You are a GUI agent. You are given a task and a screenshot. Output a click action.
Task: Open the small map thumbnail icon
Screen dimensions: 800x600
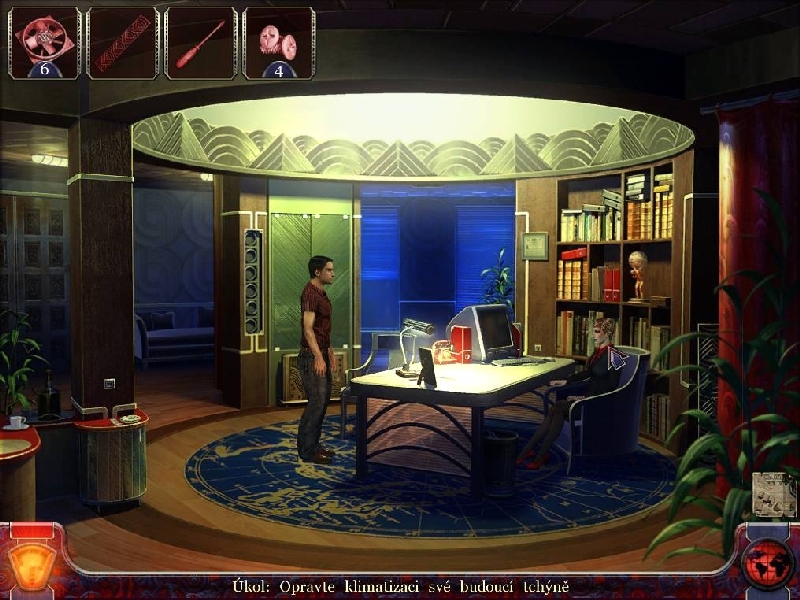tap(772, 495)
